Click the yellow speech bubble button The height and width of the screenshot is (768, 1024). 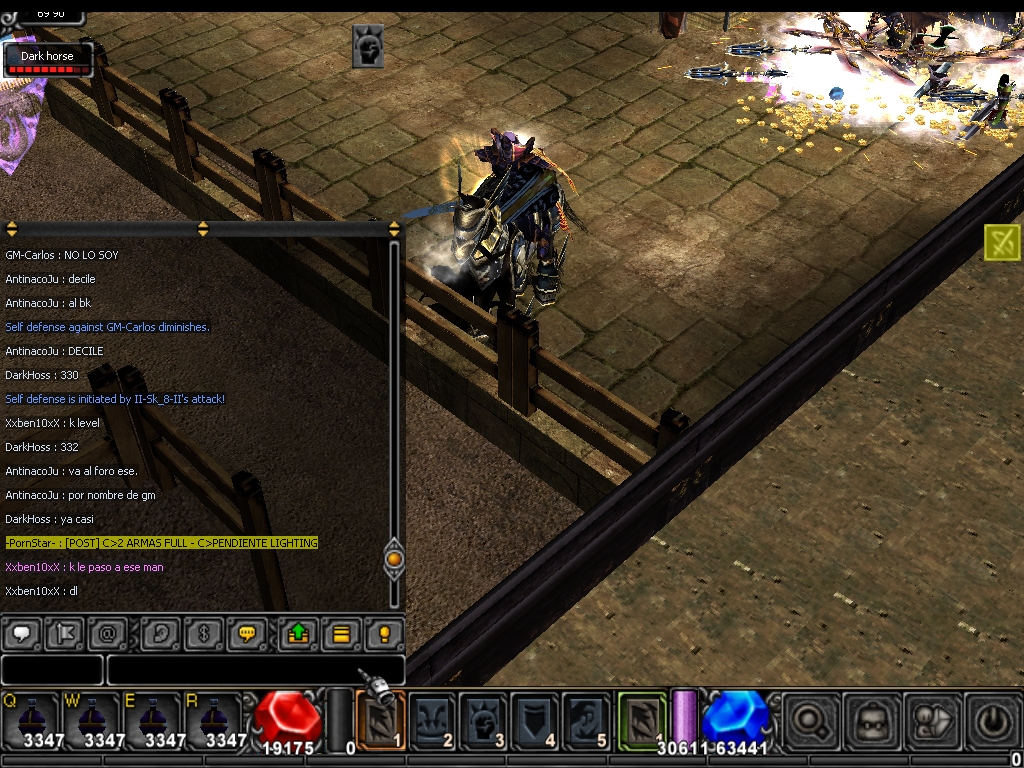click(x=246, y=634)
